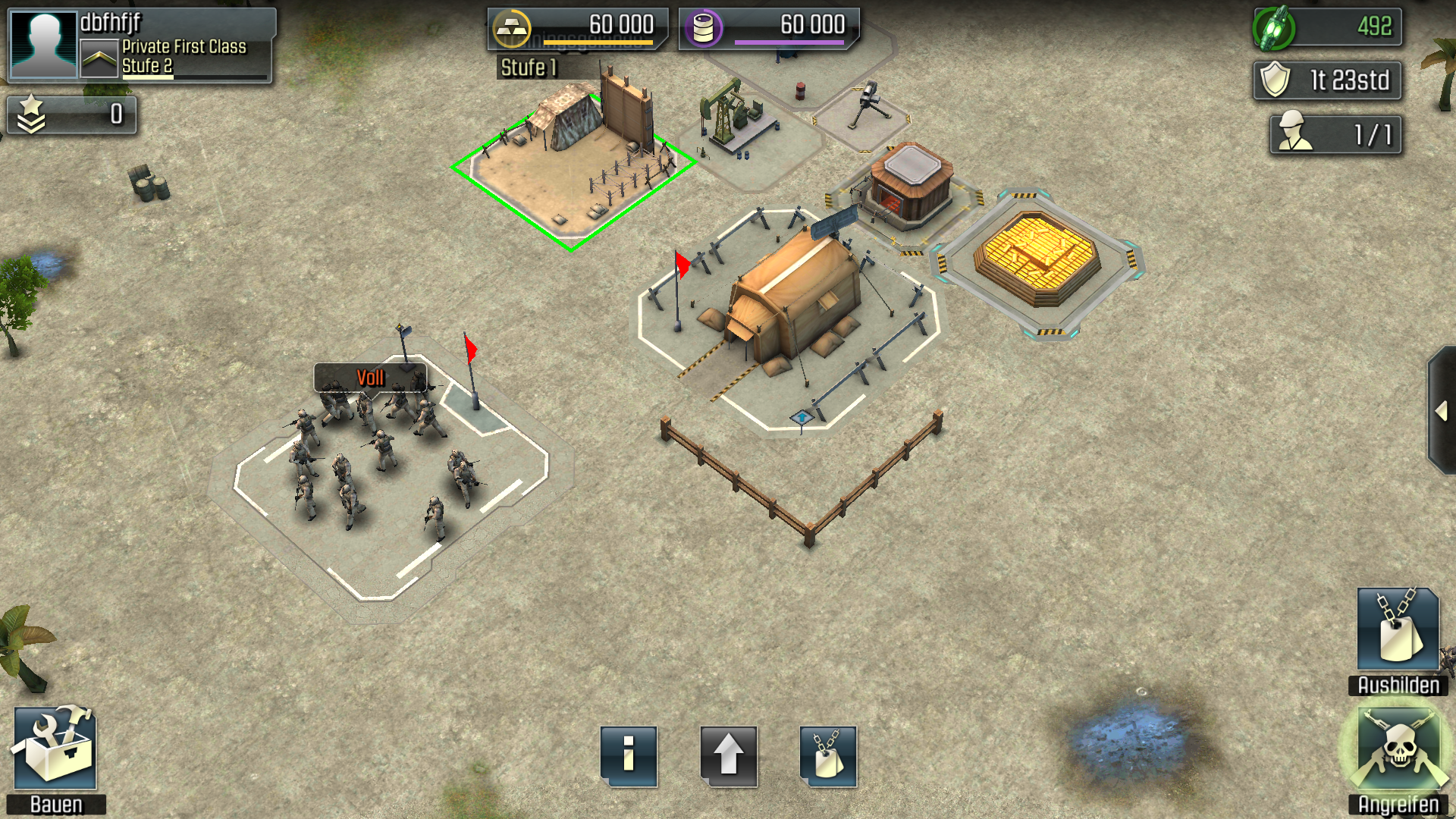Open the builder count indicator
1456x819 pixels.
[x=1335, y=134]
